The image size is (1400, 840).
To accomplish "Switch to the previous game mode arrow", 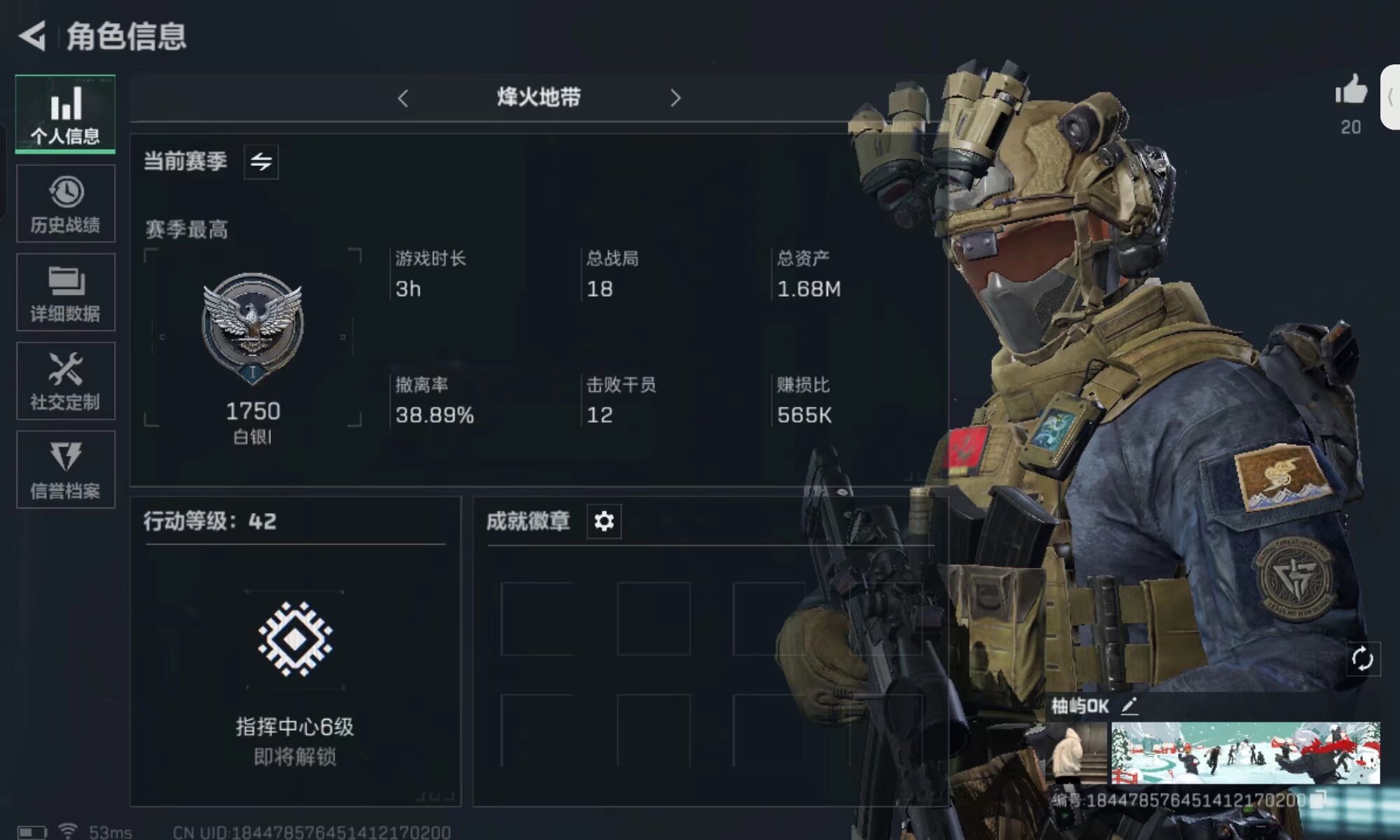I will [x=402, y=98].
